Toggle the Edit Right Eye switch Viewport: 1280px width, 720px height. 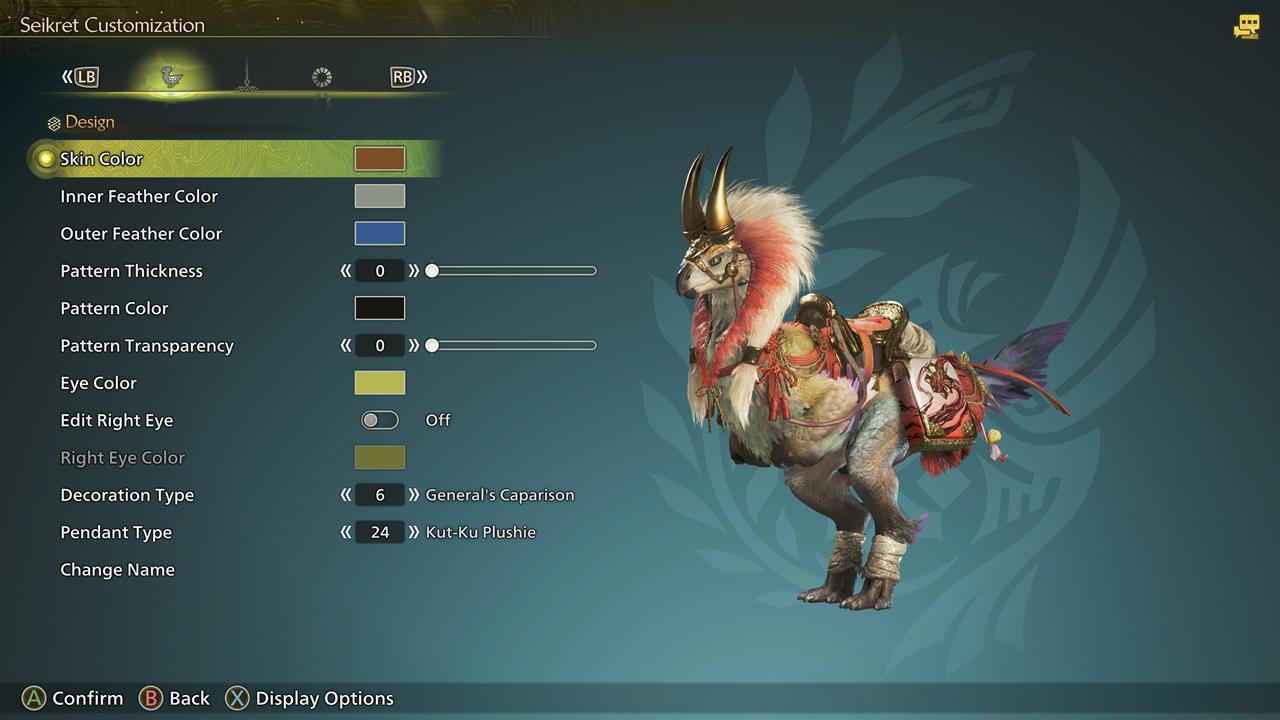(x=380, y=420)
